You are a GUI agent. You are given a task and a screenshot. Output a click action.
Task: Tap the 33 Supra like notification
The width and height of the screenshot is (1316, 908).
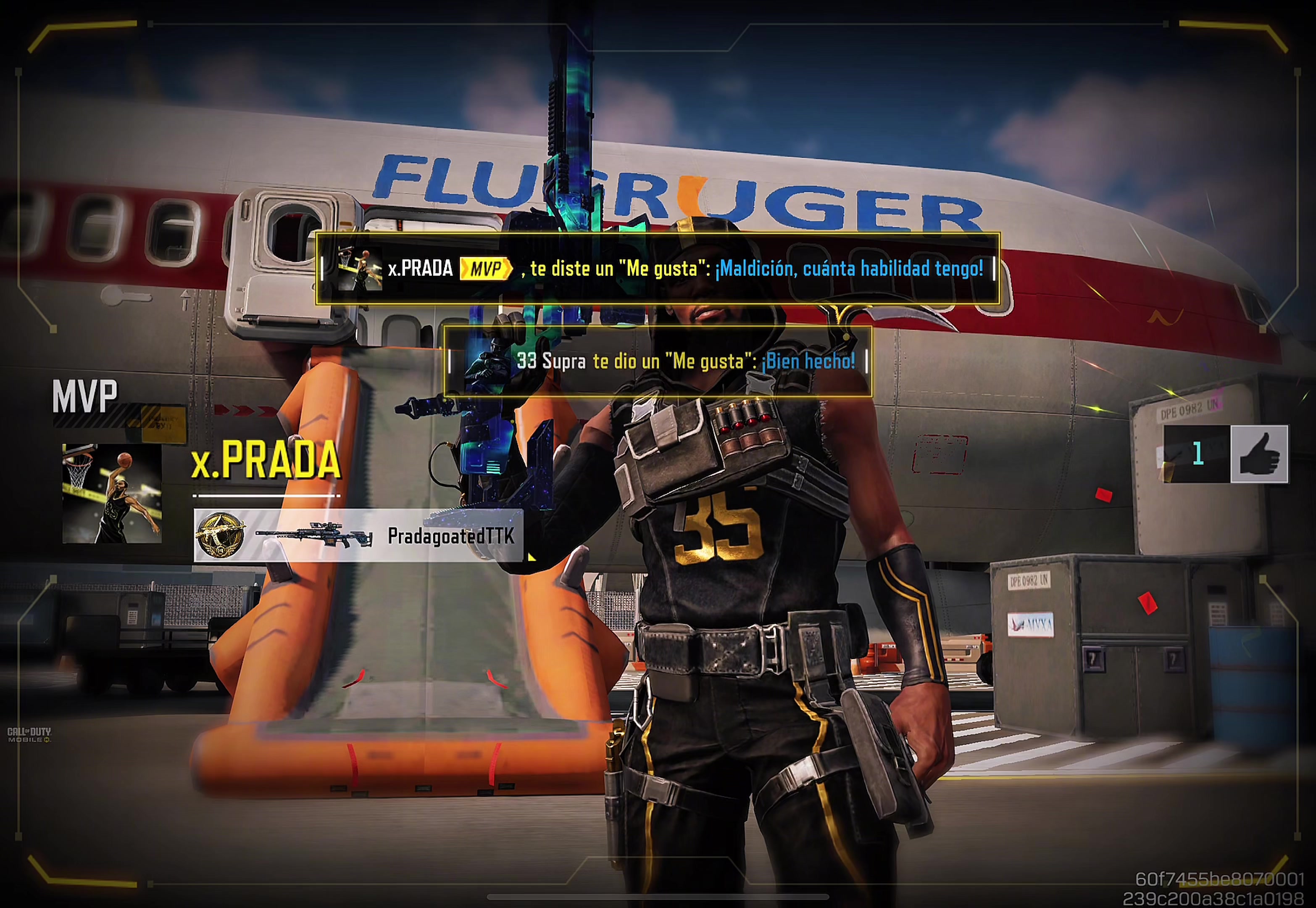(x=658, y=361)
